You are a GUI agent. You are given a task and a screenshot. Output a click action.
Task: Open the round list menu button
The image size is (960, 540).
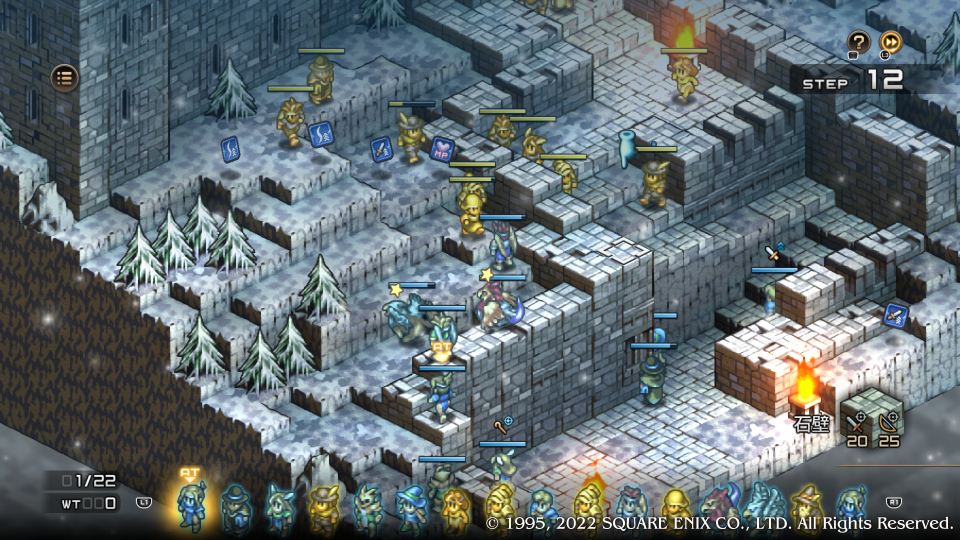pos(65,77)
